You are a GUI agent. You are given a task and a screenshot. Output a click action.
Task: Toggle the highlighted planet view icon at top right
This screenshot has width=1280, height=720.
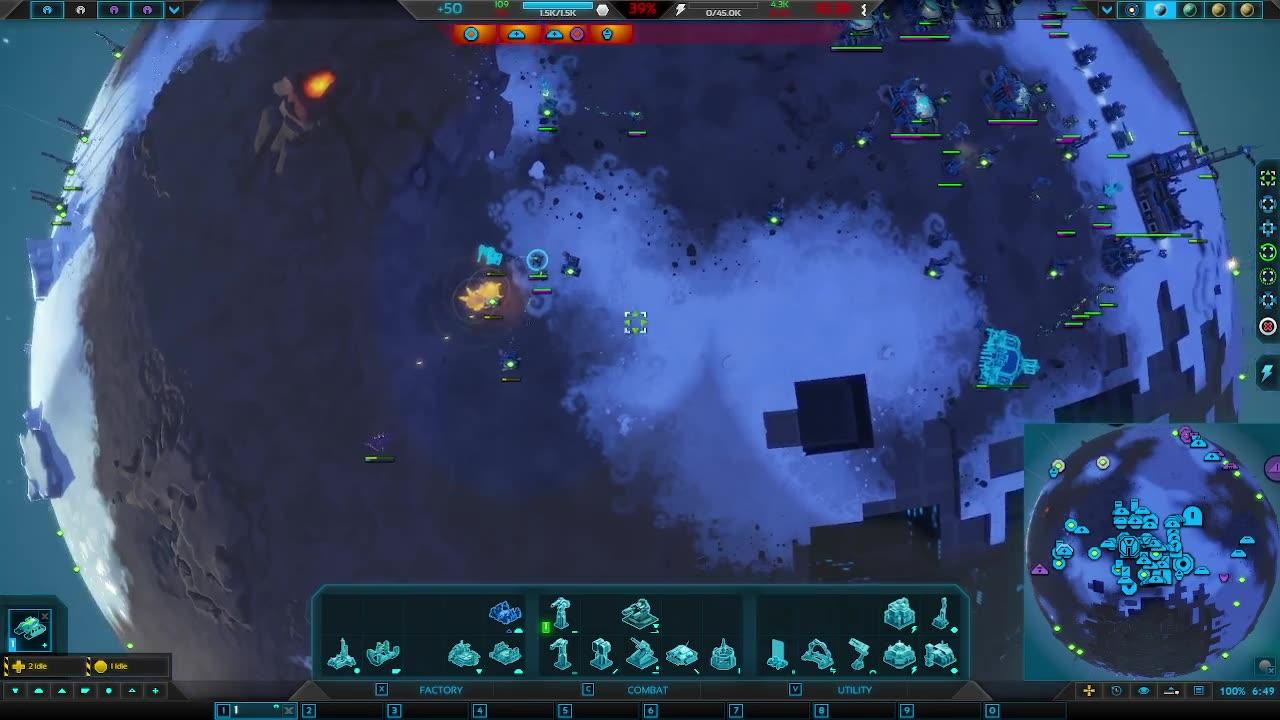pyautogui.click(x=1159, y=11)
